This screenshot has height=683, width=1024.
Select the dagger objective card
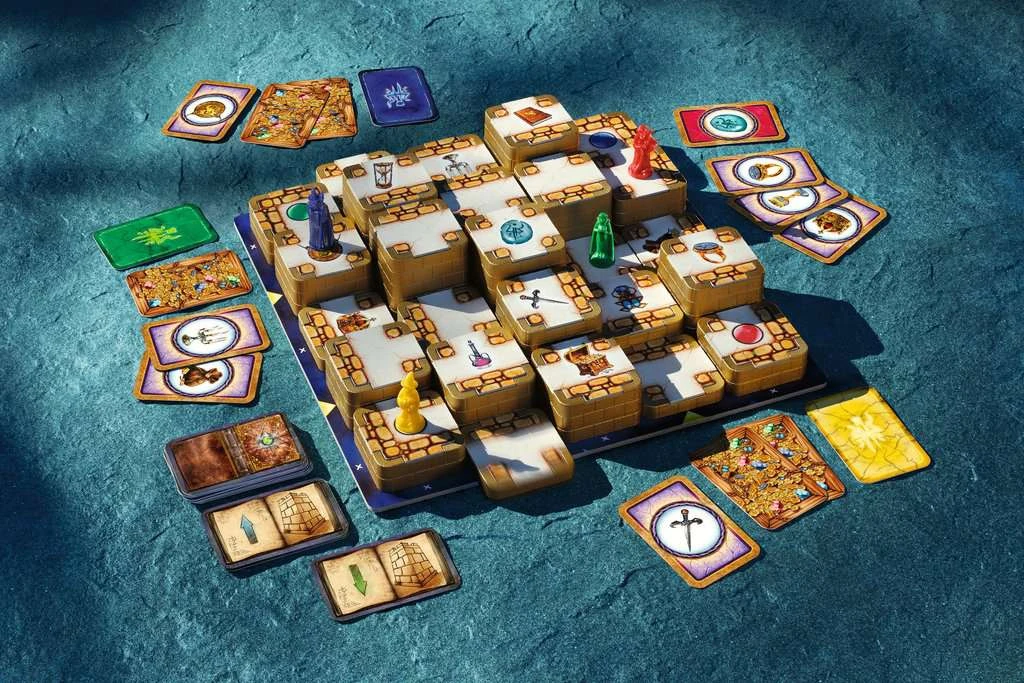688,530
